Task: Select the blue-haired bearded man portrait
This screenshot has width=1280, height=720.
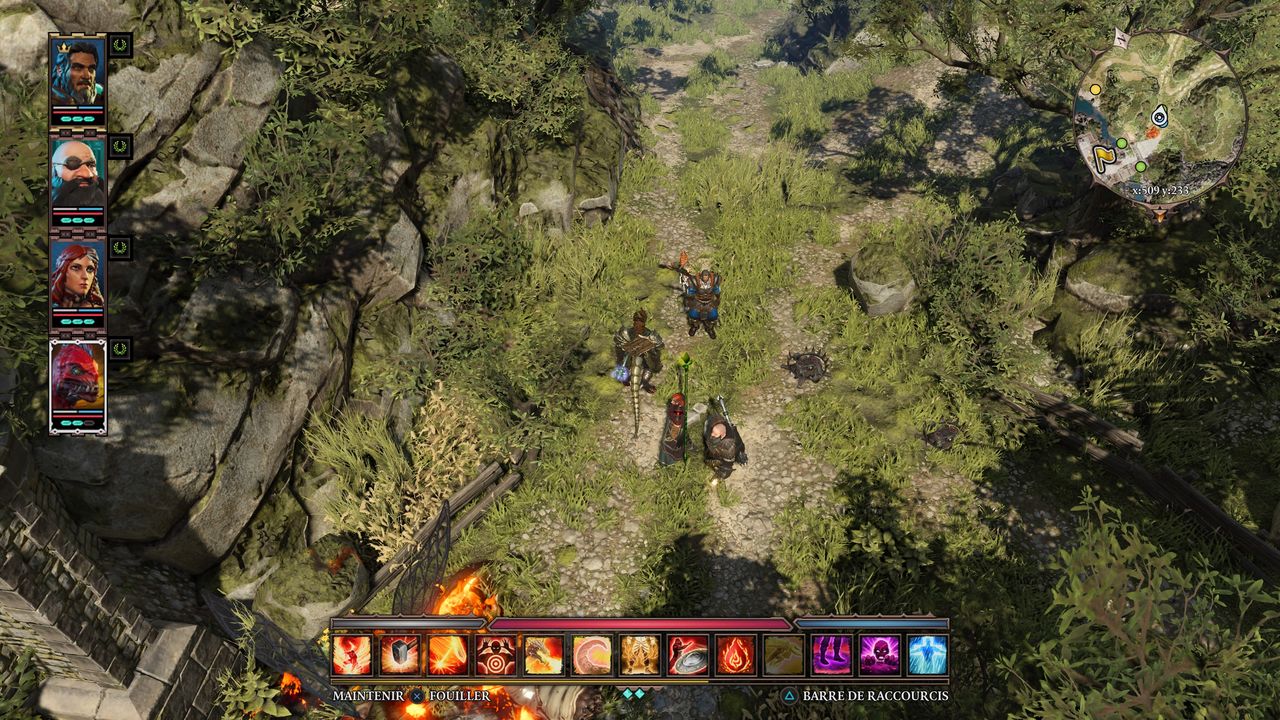Action: click(77, 72)
